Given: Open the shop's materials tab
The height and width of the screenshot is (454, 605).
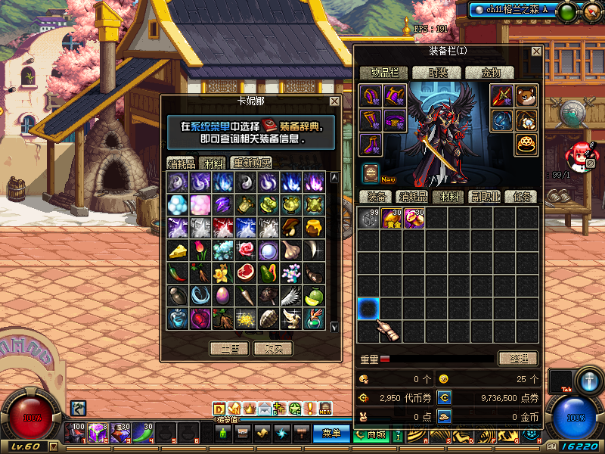Looking at the screenshot, I should pos(212,162).
